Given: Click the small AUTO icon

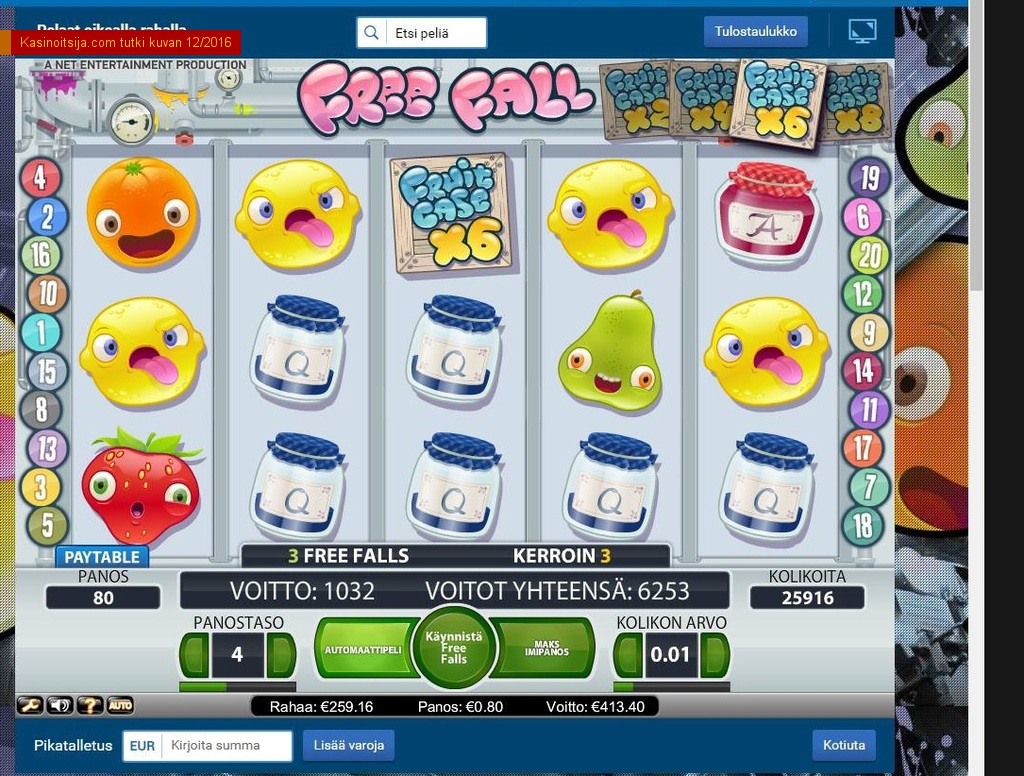Looking at the screenshot, I should pyautogui.click(x=120, y=706).
